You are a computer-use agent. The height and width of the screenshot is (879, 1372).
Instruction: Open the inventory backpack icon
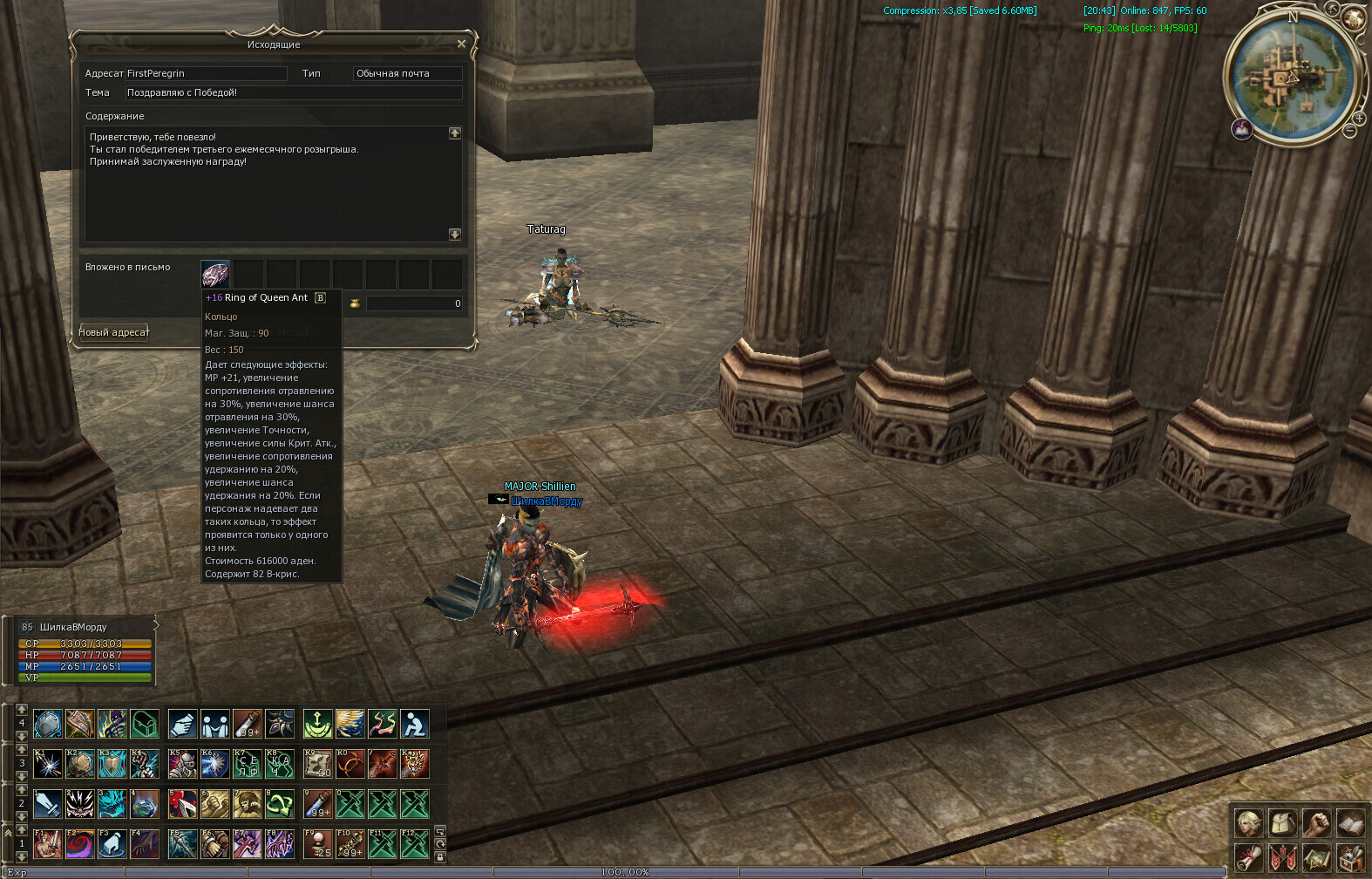(x=1282, y=822)
